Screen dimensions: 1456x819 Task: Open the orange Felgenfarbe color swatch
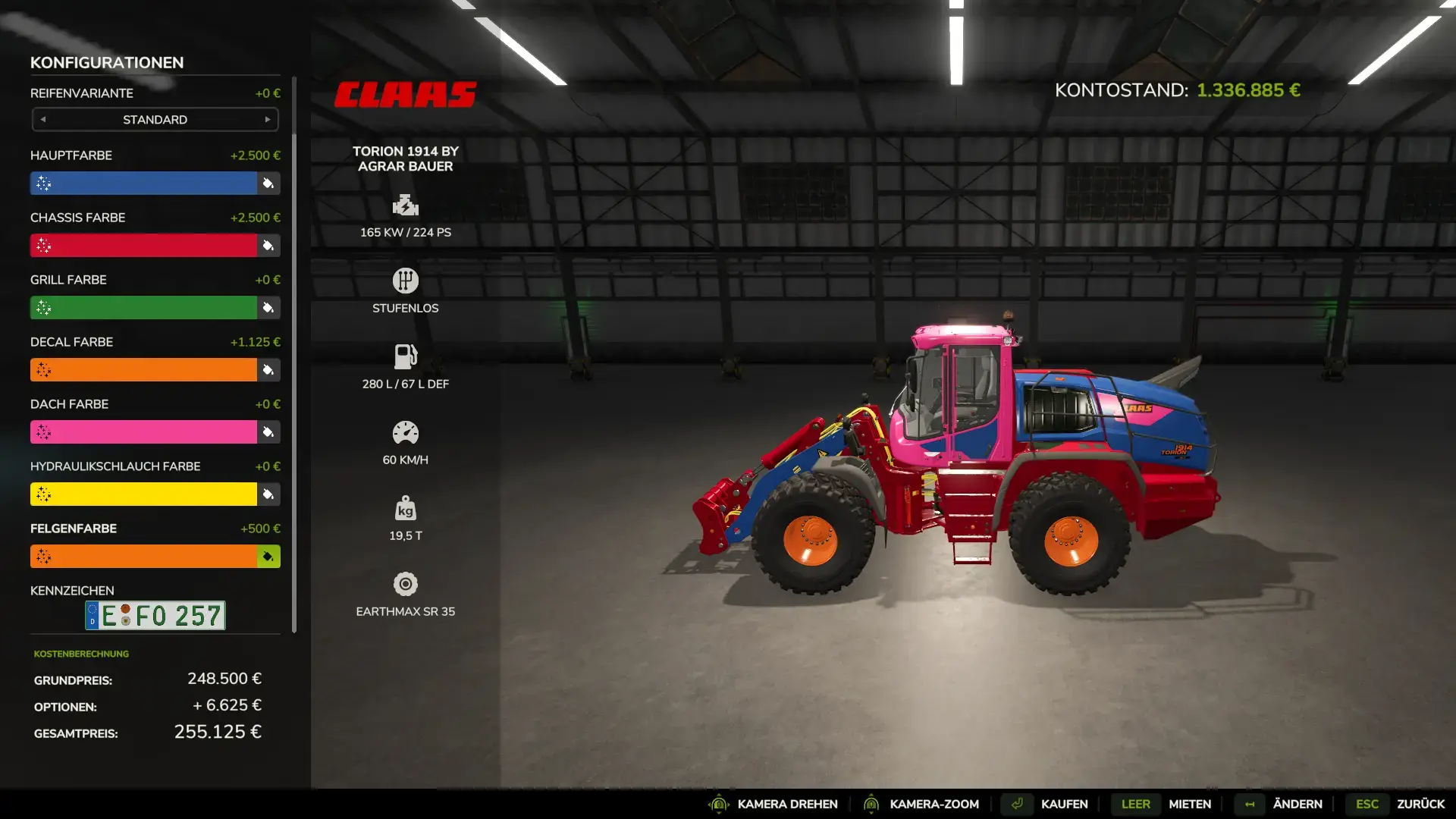(x=143, y=557)
